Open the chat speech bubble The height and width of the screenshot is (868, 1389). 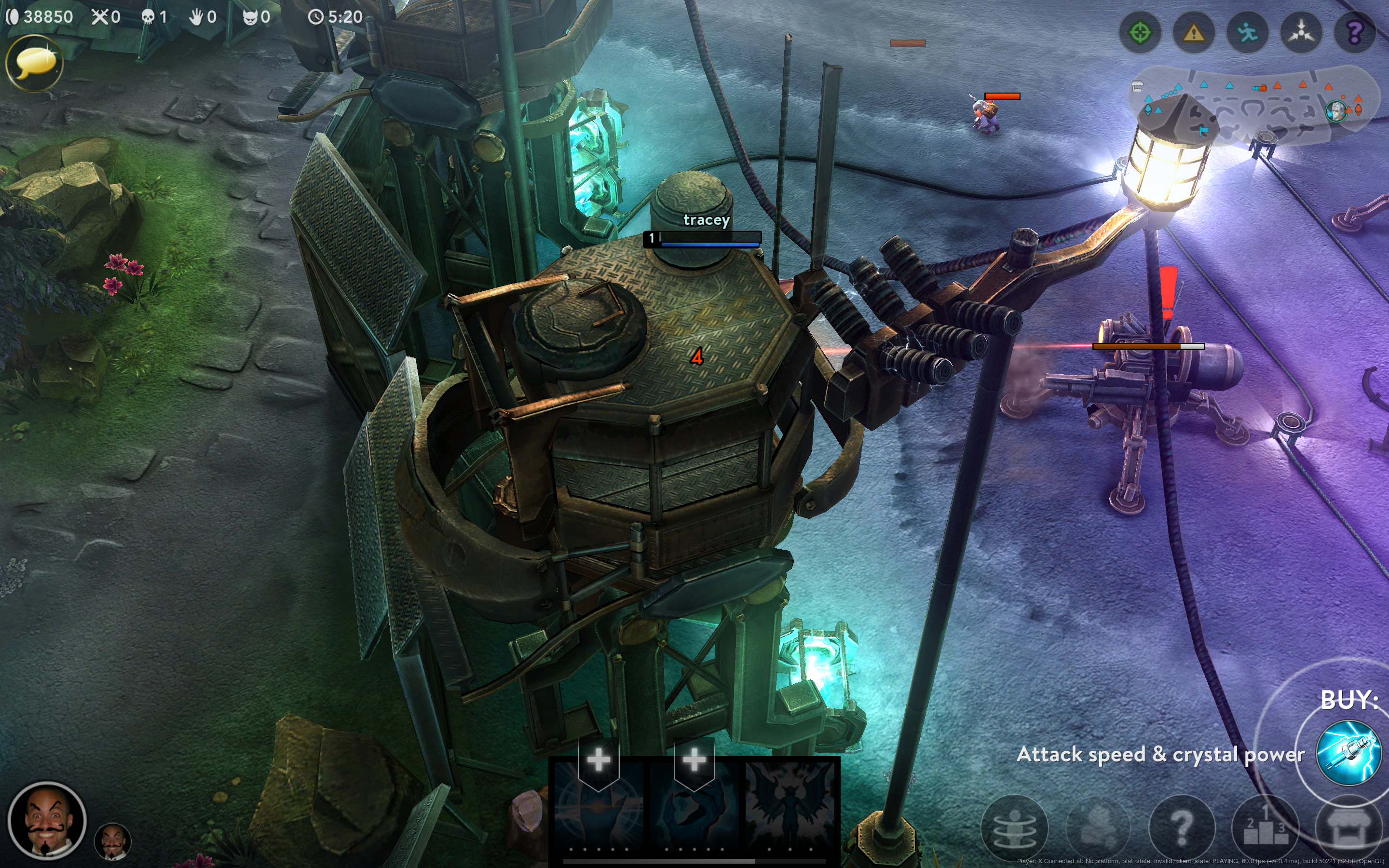[34, 63]
